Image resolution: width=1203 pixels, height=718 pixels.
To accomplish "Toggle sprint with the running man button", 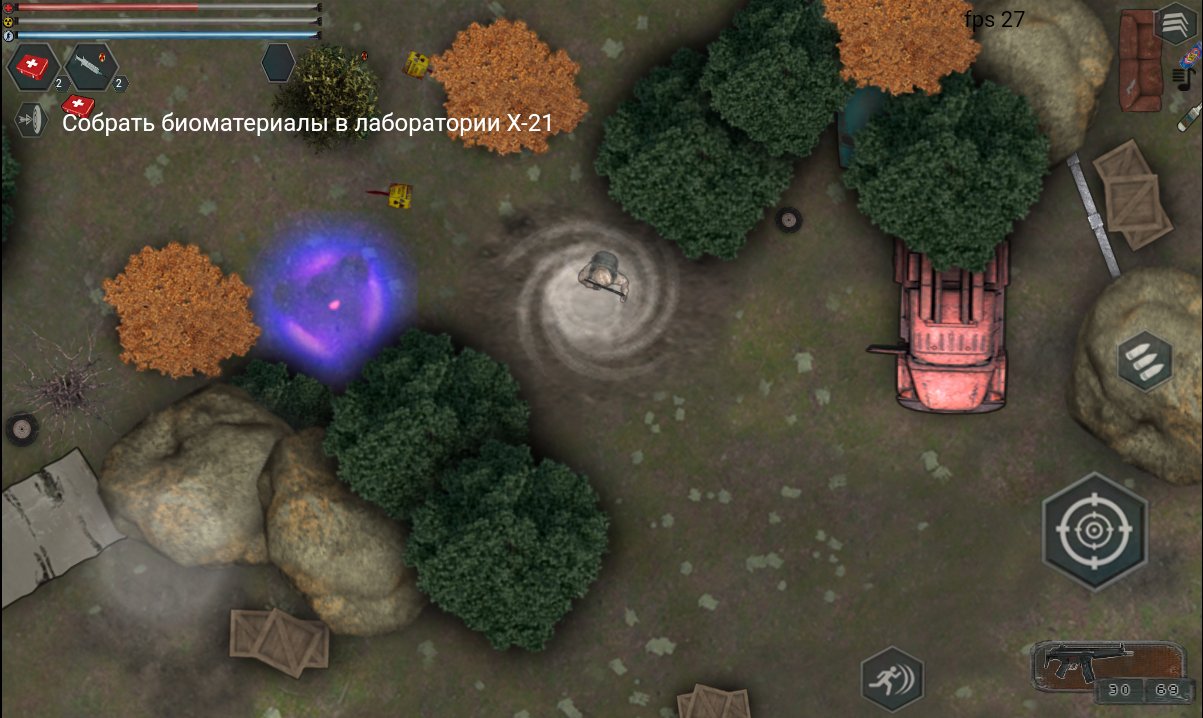I will pyautogui.click(x=892, y=679).
